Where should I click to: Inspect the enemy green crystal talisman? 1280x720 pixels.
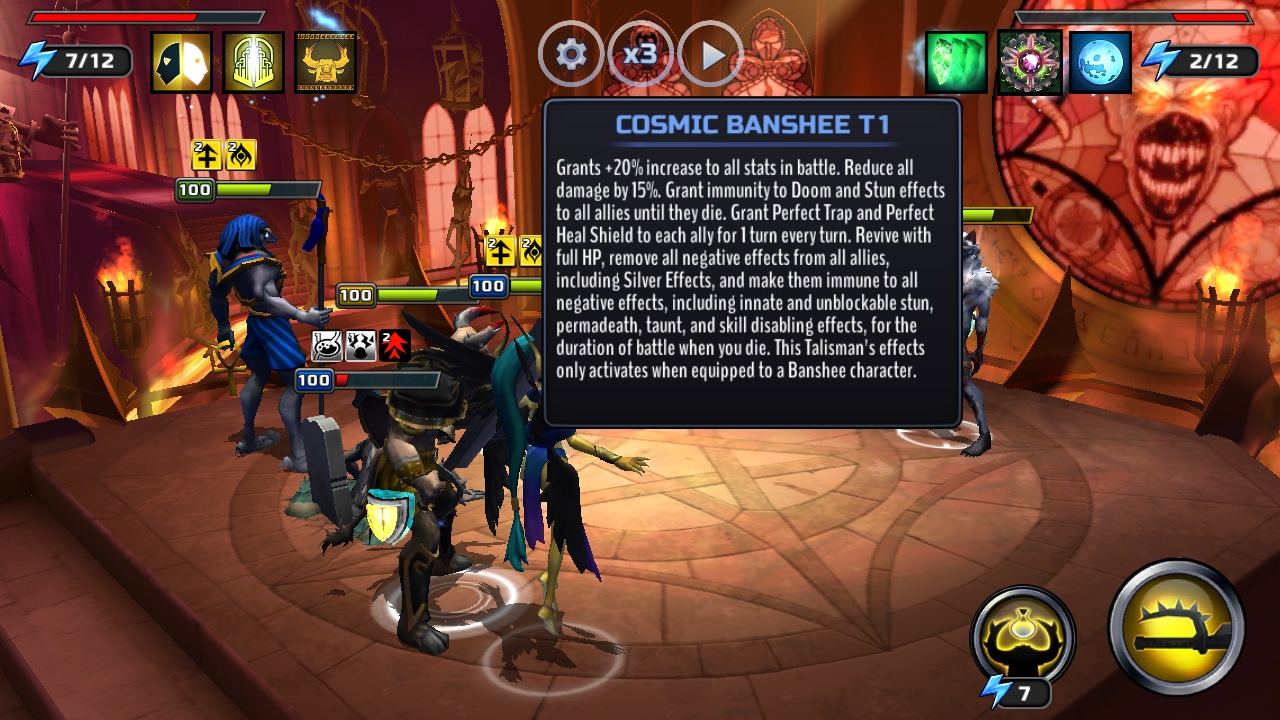pyautogui.click(x=956, y=62)
